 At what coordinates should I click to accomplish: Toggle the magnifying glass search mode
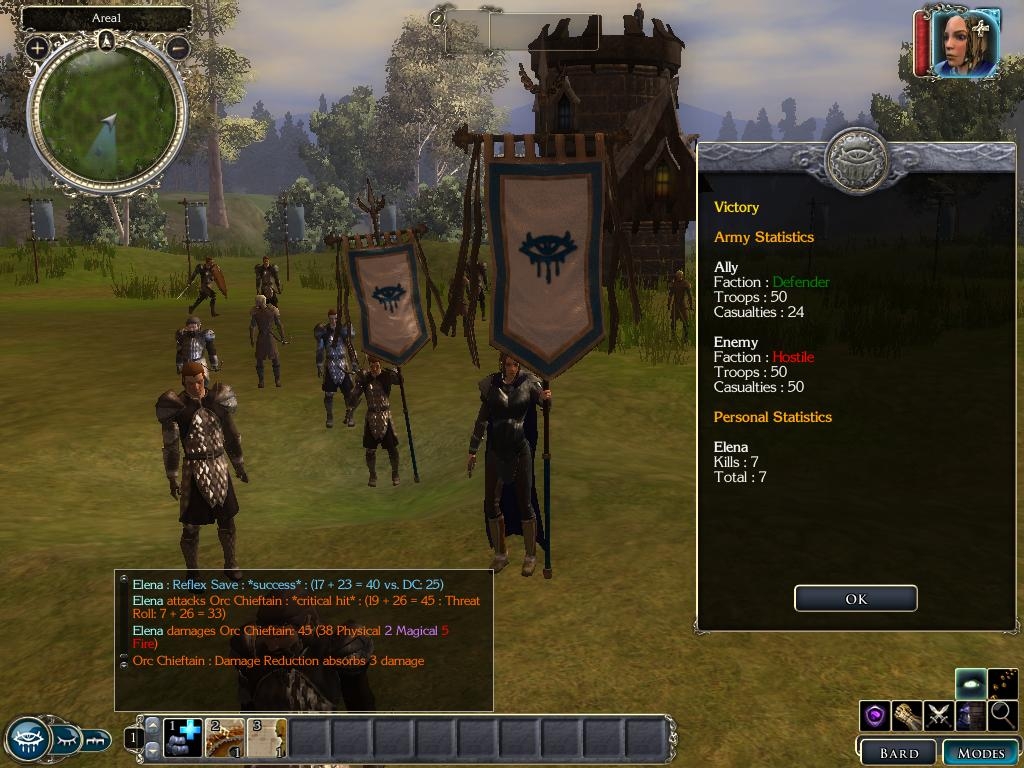1001,715
